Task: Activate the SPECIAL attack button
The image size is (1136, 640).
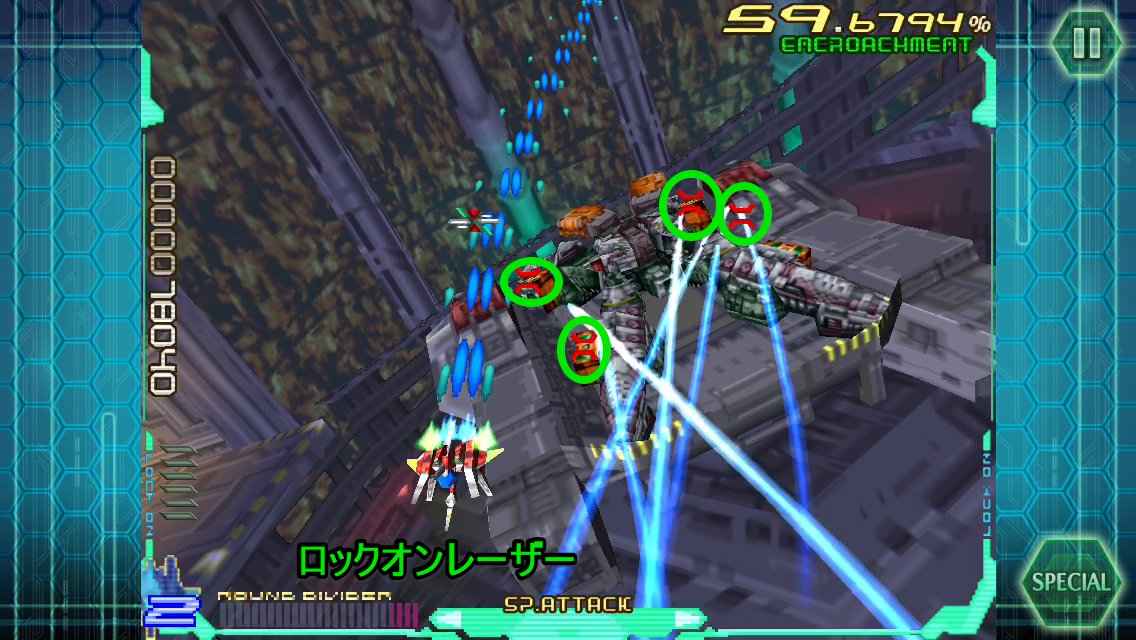Action: click(x=1070, y=581)
